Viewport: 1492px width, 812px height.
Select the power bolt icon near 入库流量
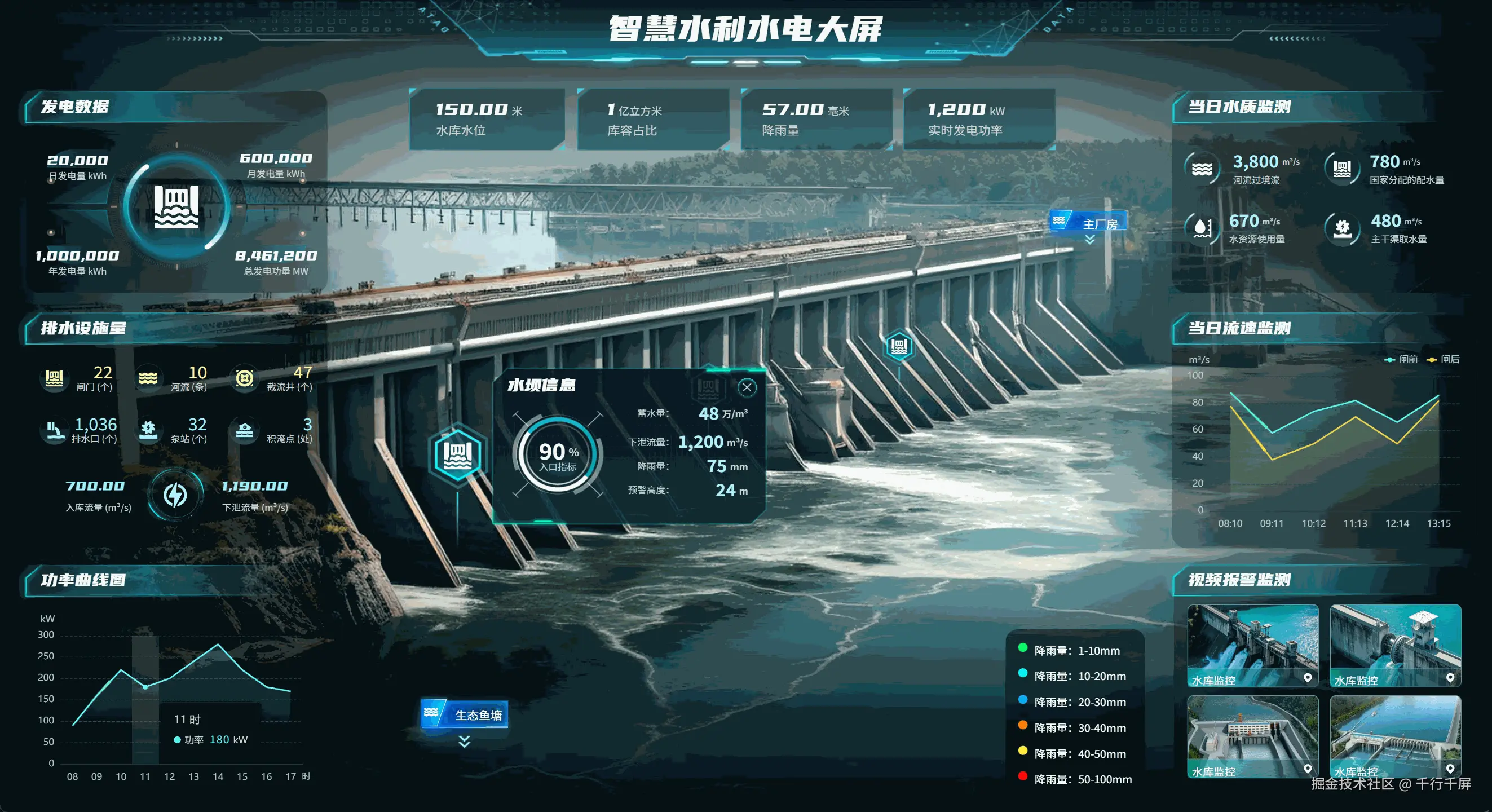click(x=175, y=495)
